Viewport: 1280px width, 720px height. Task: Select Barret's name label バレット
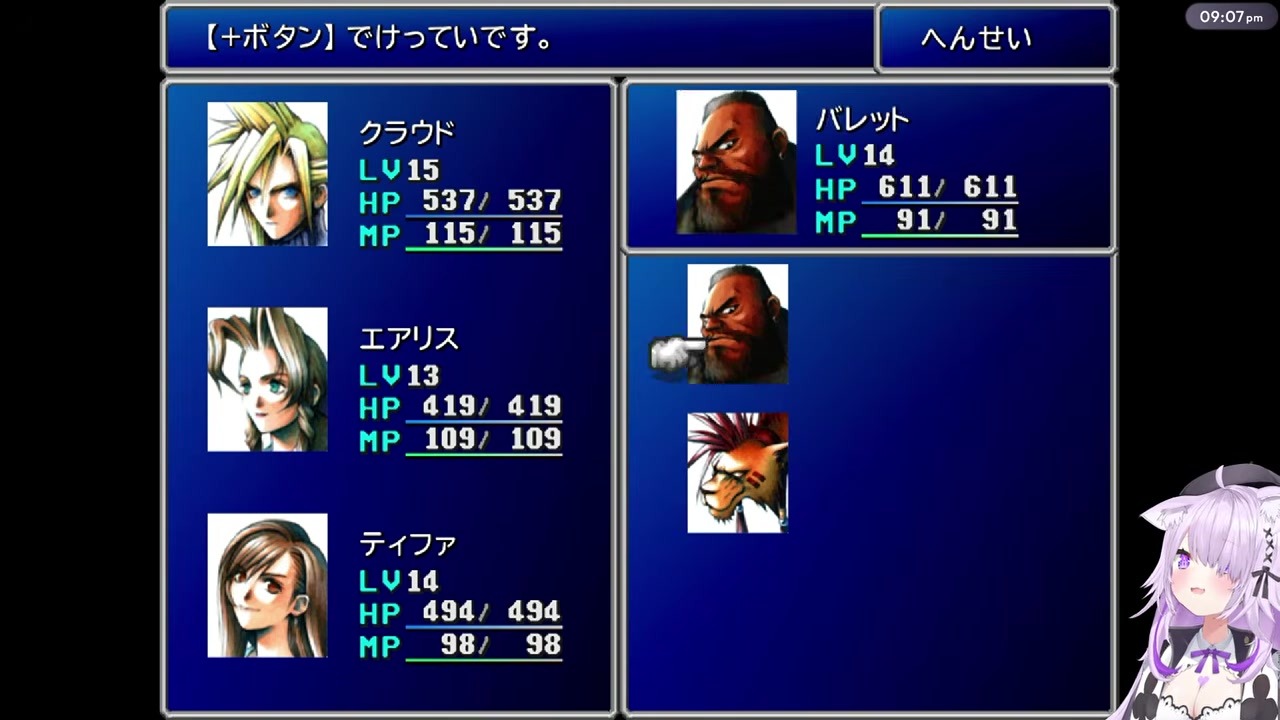pyautogui.click(x=862, y=120)
